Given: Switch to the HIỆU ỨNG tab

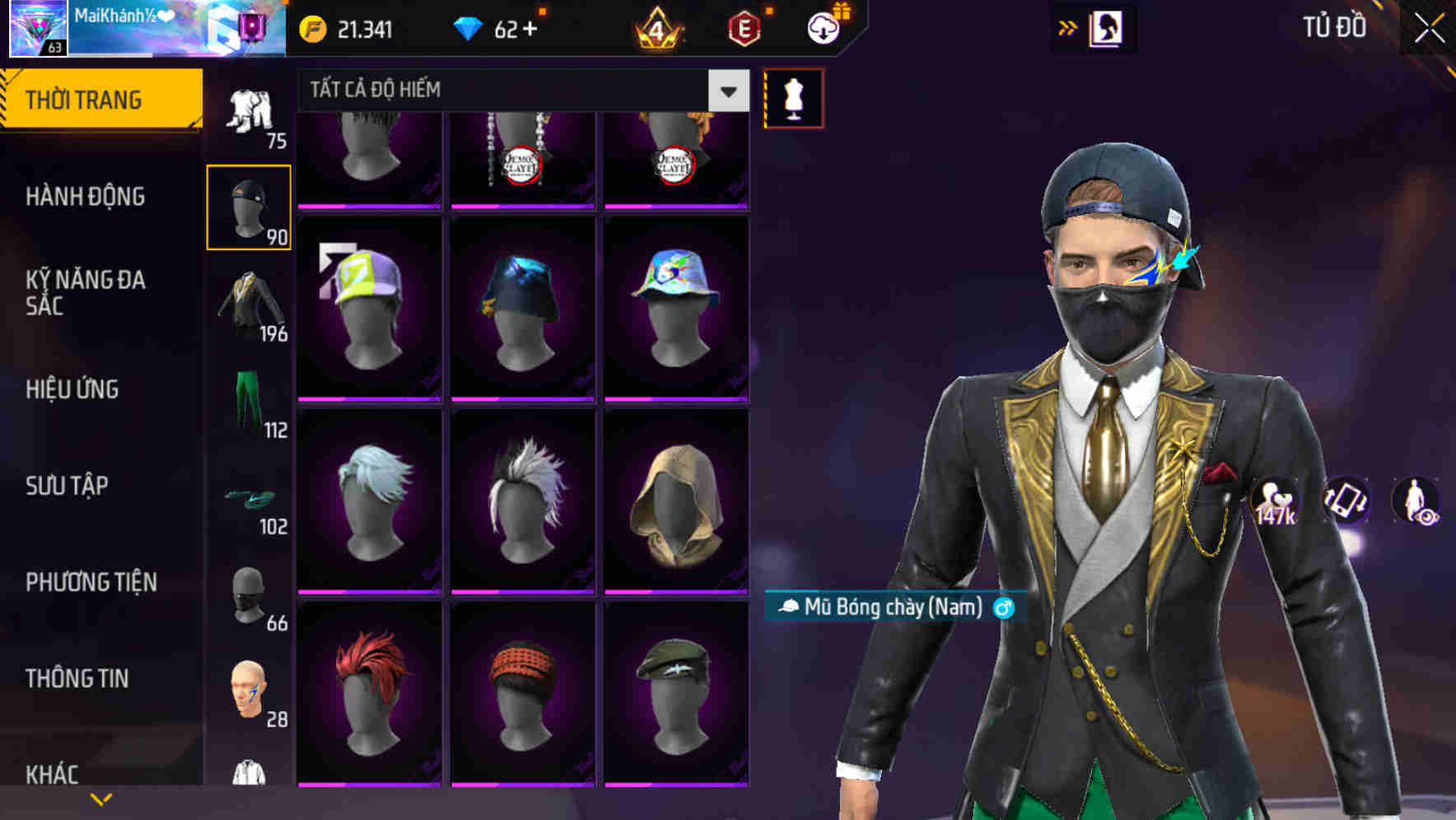Looking at the screenshot, I should click(72, 389).
